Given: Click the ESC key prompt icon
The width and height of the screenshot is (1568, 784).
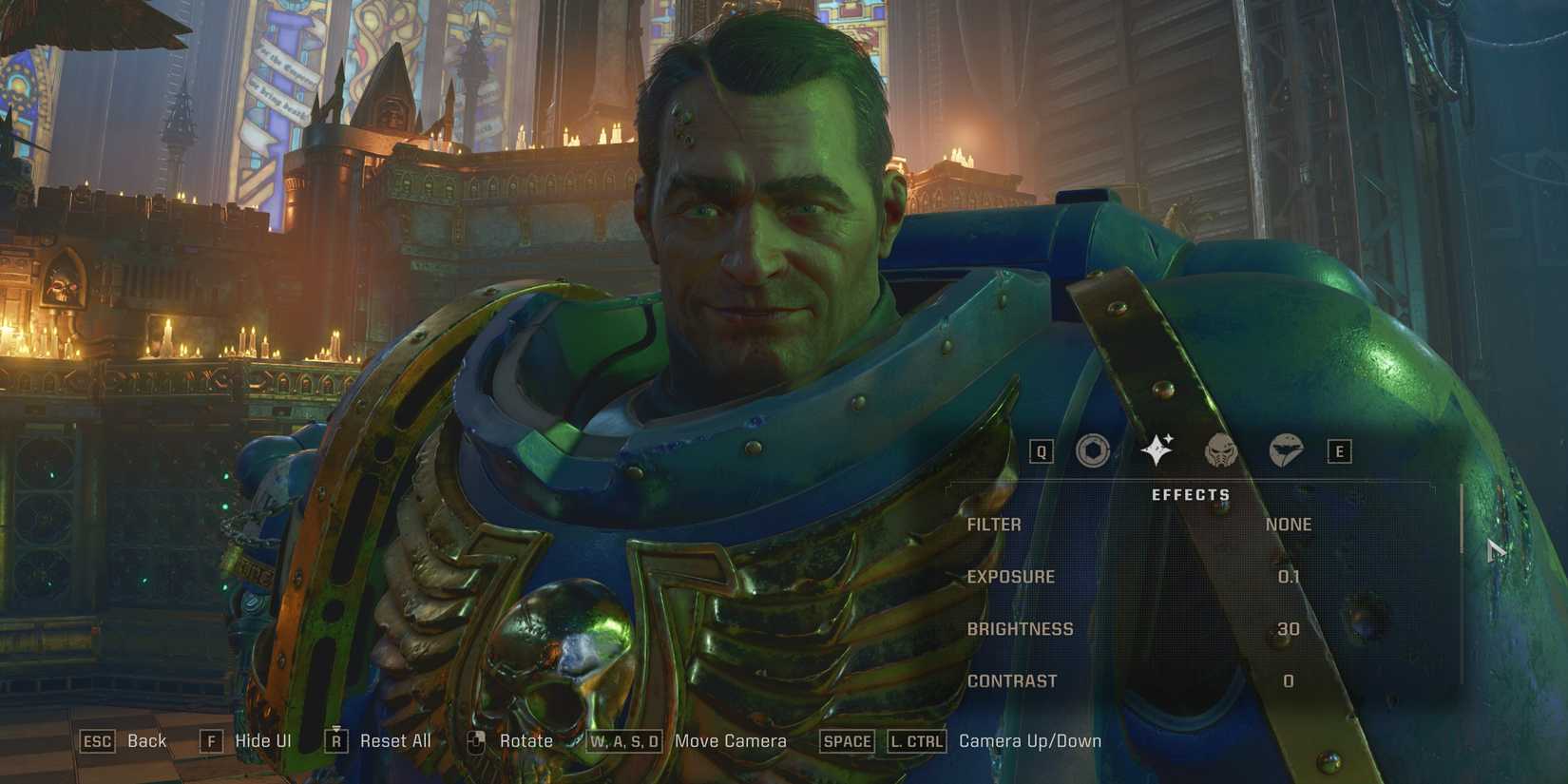Looking at the screenshot, I should tap(98, 741).
